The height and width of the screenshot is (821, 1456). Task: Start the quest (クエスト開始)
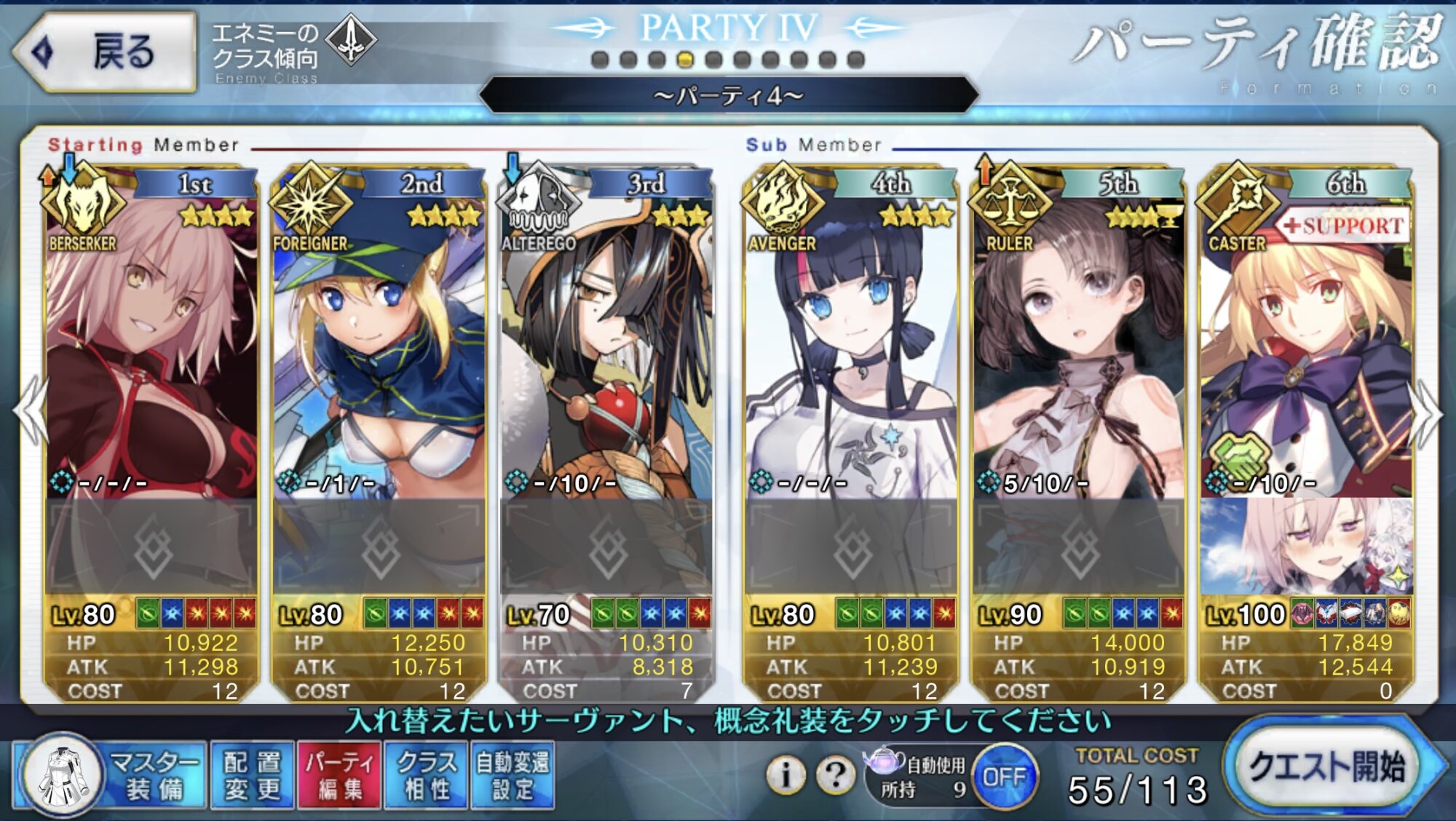tap(1326, 766)
